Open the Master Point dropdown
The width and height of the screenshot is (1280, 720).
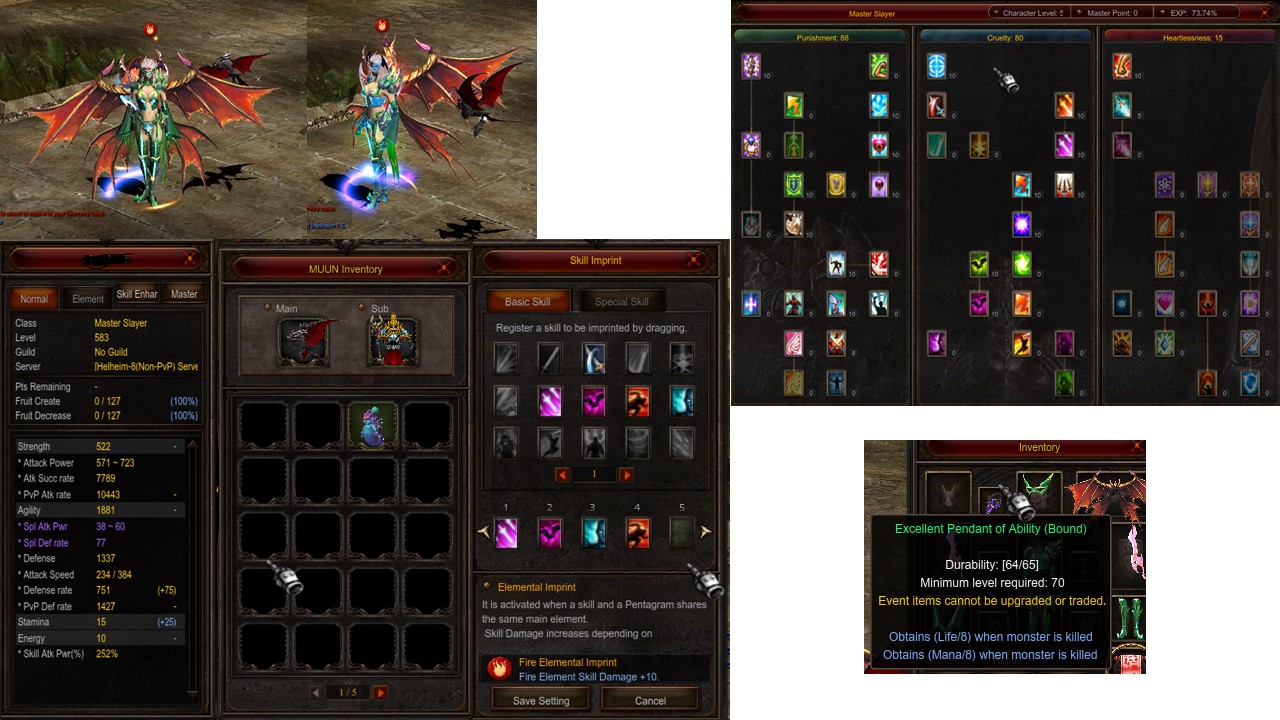pyautogui.click(x=1111, y=13)
